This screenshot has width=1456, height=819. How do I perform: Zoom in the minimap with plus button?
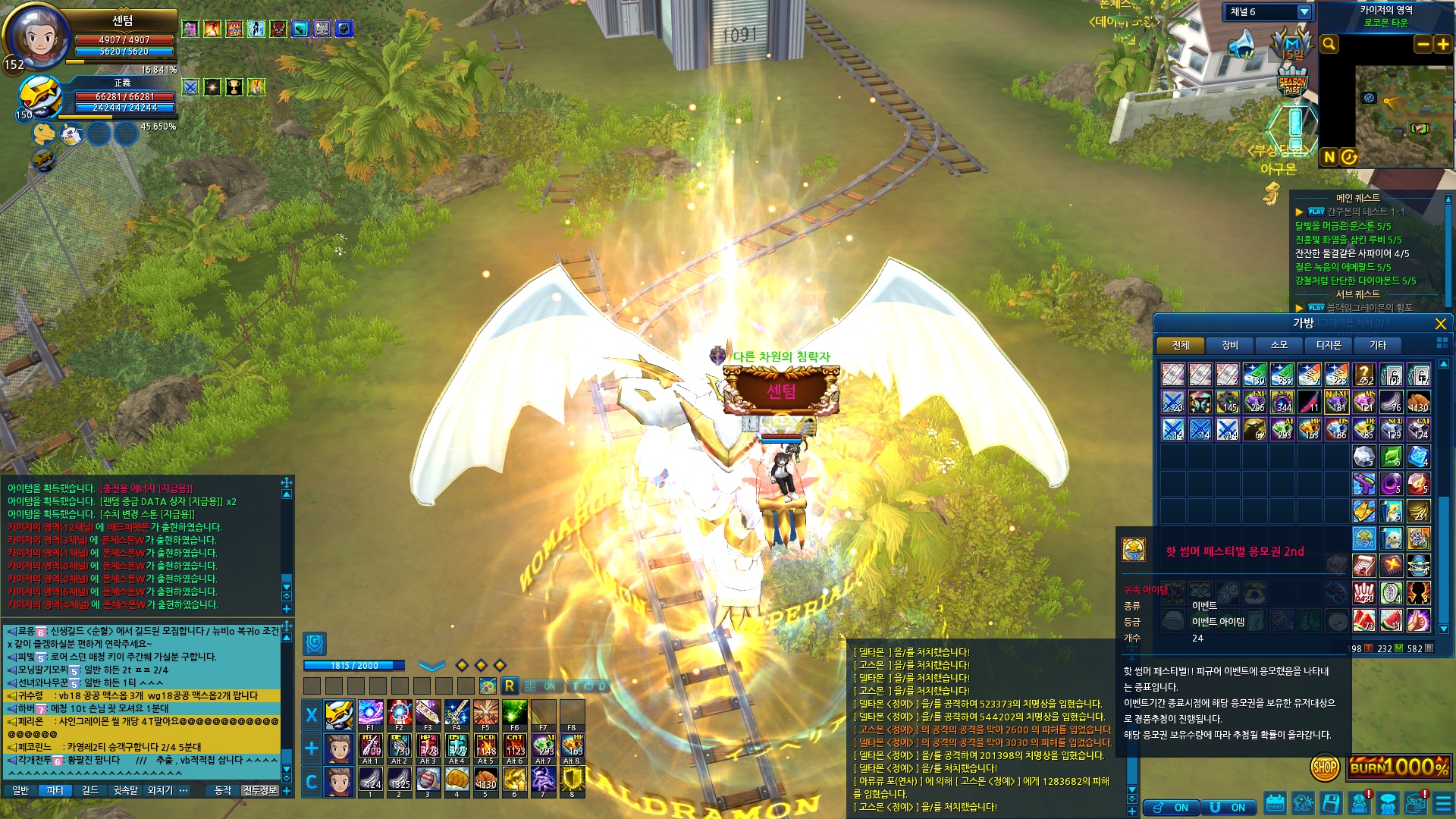coord(1442,45)
